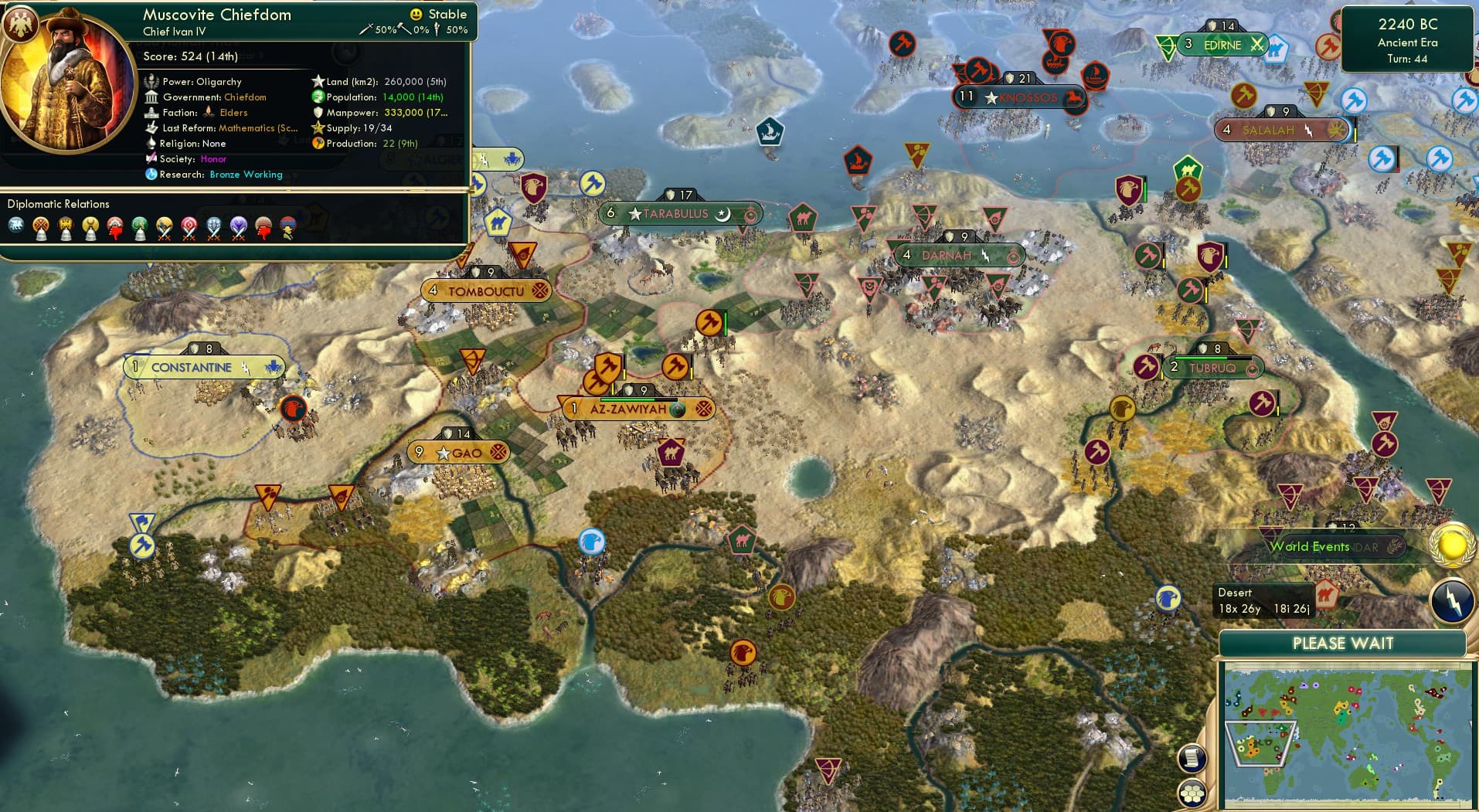
Task: Click the PLEASE WAIT button
Action: tap(1344, 643)
